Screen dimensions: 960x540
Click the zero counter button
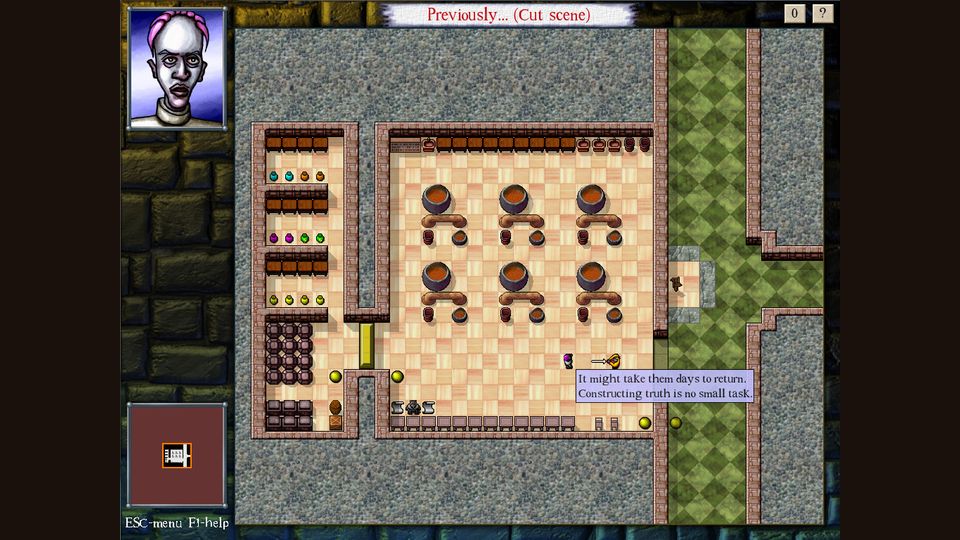point(795,13)
